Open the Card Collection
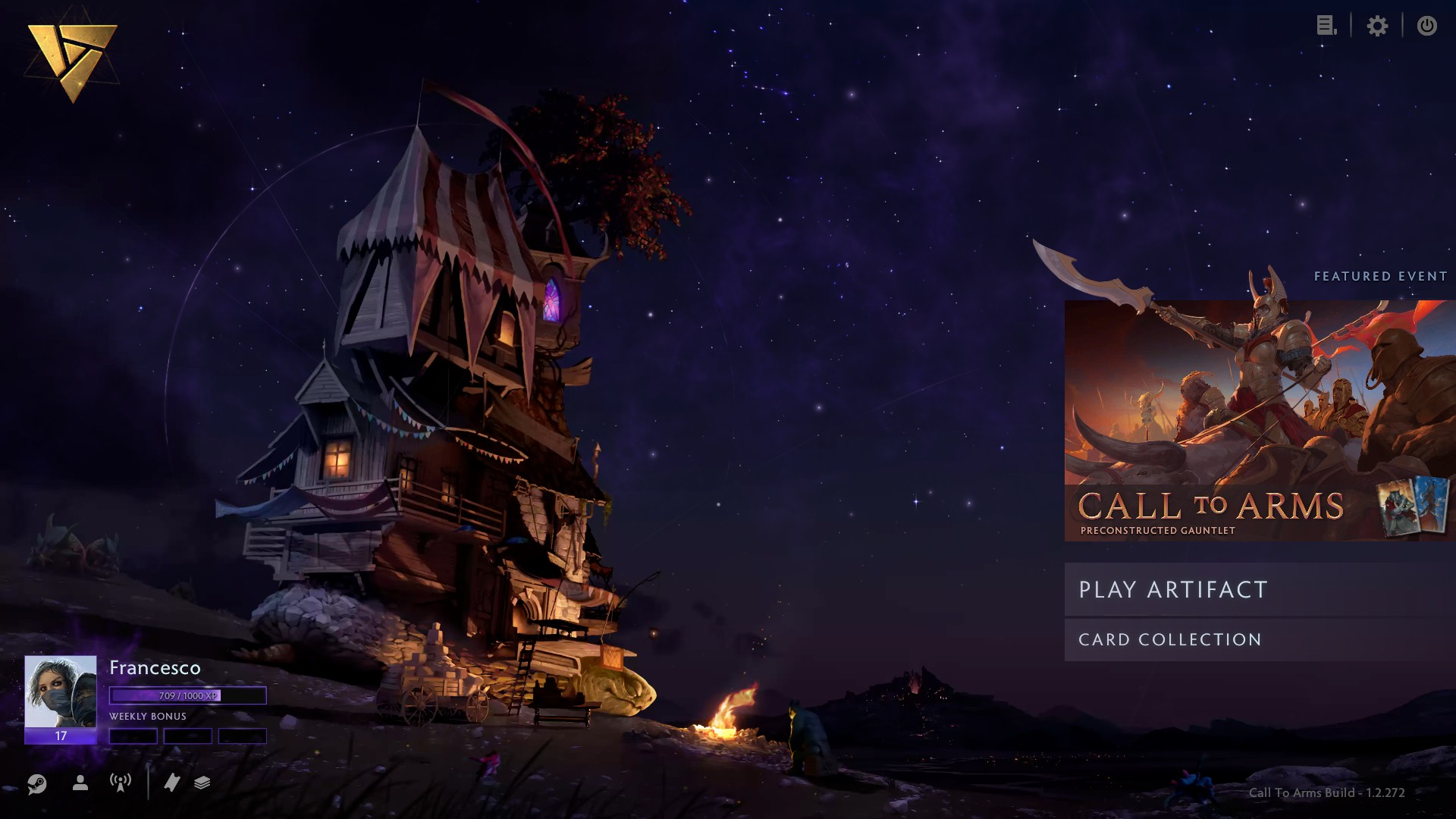 click(x=1259, y=639)
